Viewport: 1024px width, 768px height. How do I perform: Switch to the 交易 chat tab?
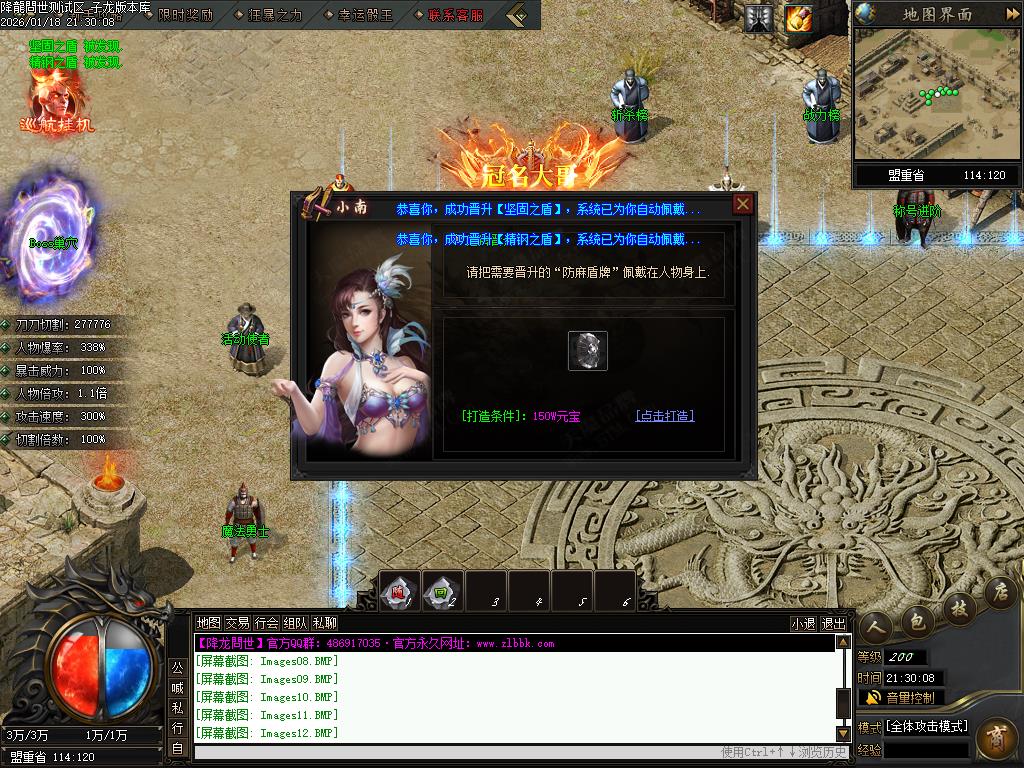coord(237,622)
